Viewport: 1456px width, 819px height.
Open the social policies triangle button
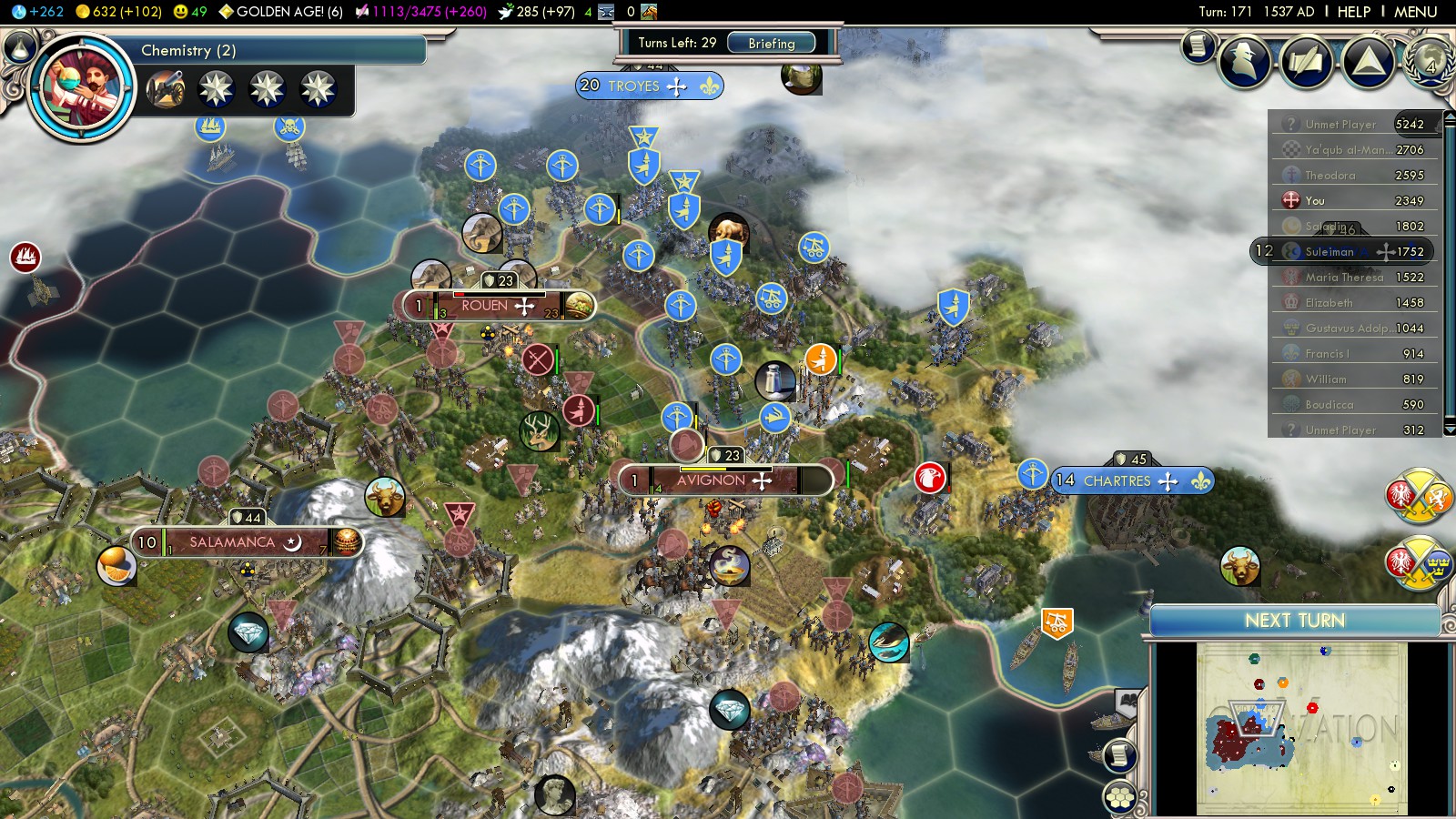pyautogui.click(x=1368, y=62)
